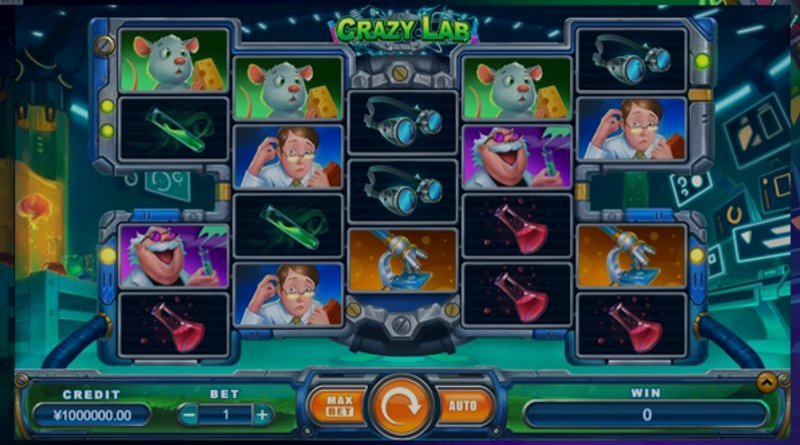Increase the bet with the plus button
This screenshot has width=800, height=445.
pyautogui.click(x=262, y=414)
